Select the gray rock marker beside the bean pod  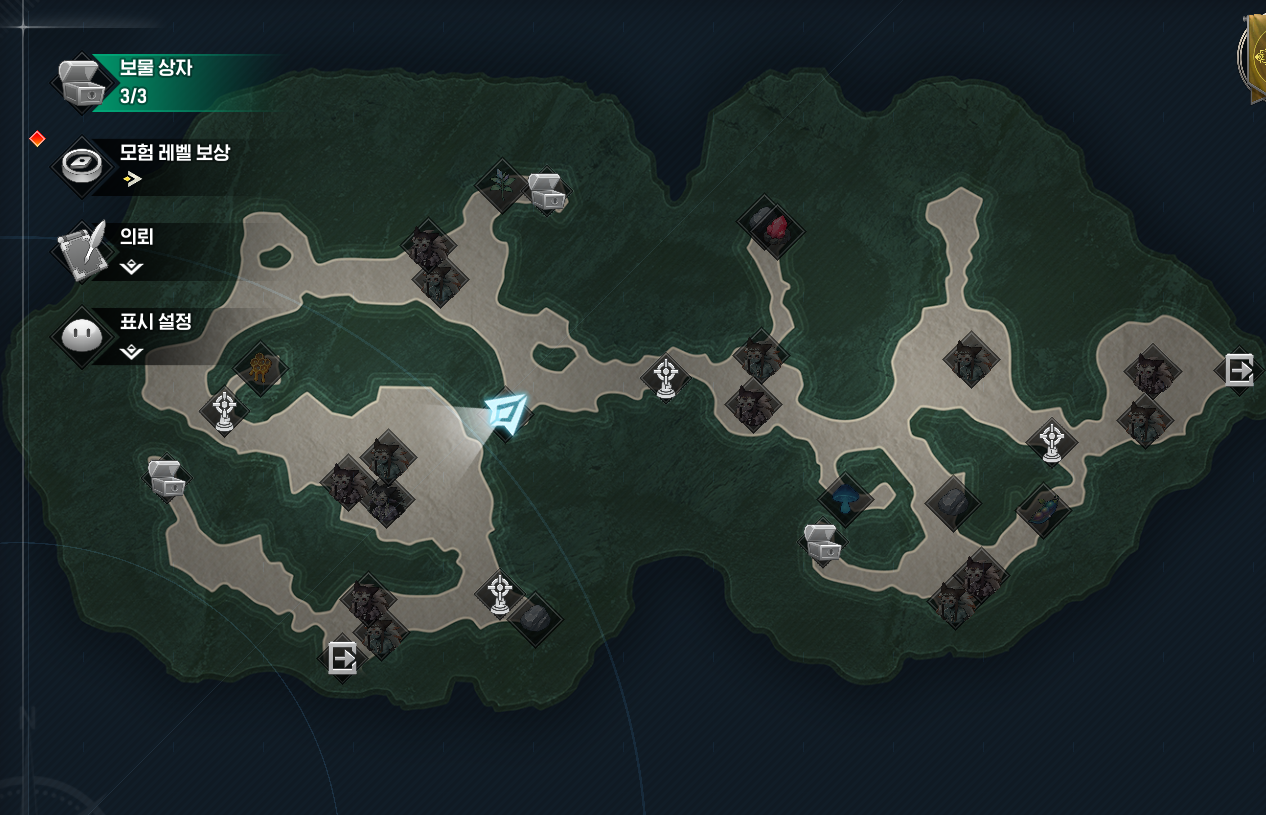tap(953, 503)
